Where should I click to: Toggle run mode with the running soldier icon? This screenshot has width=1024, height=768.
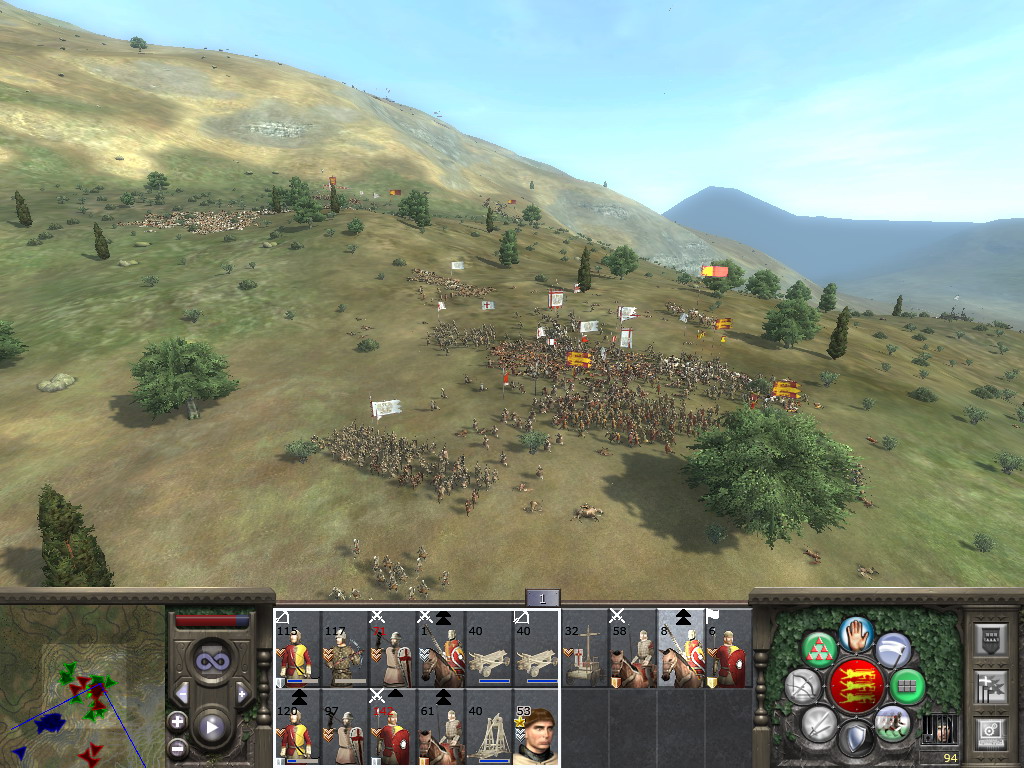(893, 722)
